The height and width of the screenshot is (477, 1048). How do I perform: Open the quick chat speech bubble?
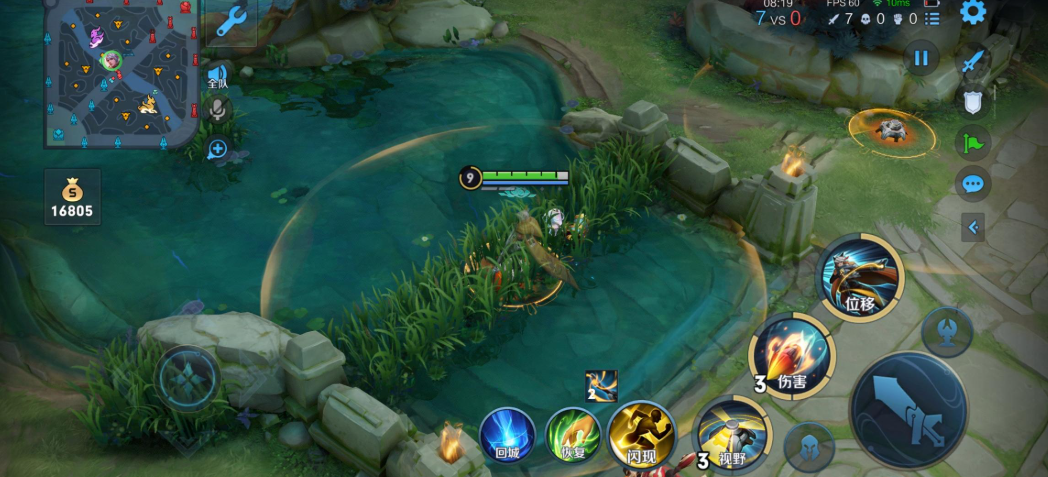[x=973, y=184]
